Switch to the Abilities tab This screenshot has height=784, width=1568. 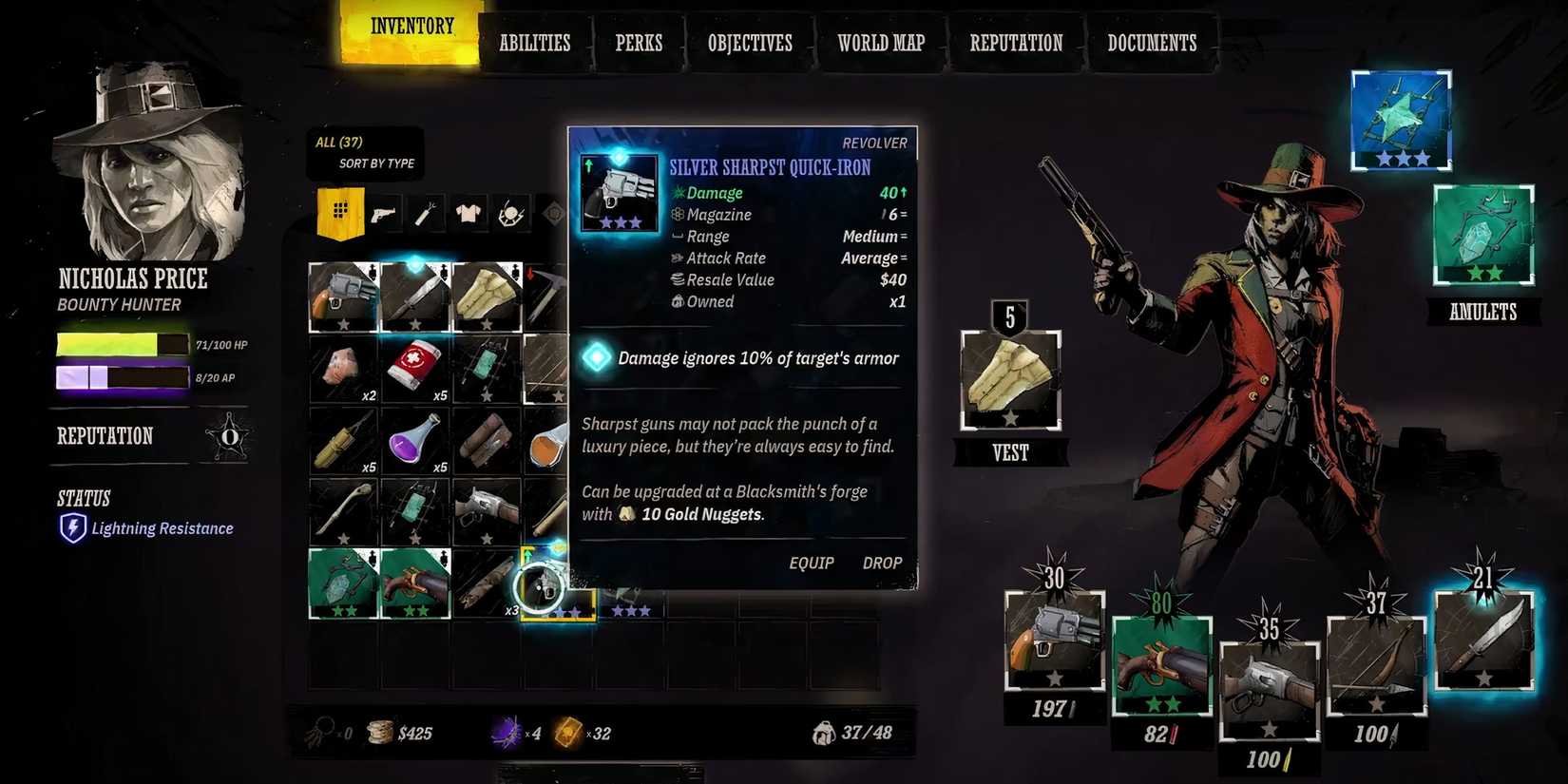(534, 43)
